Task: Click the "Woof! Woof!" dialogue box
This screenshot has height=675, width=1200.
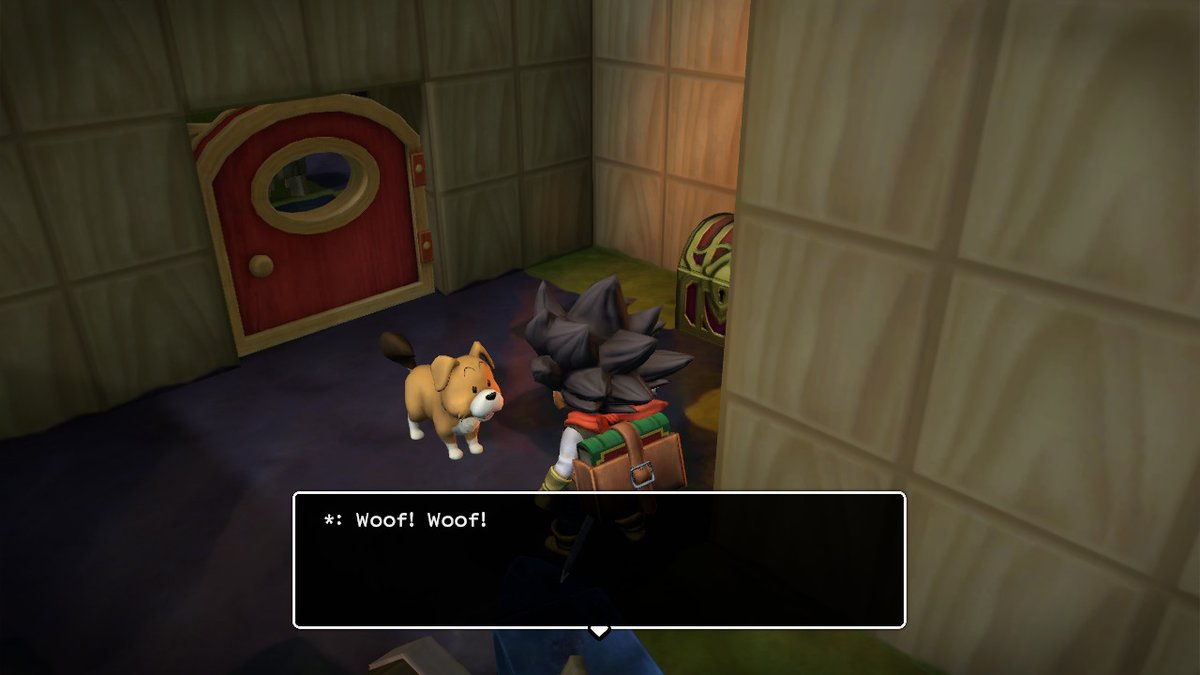Action: pyautogui.click(x=598, y=559)
